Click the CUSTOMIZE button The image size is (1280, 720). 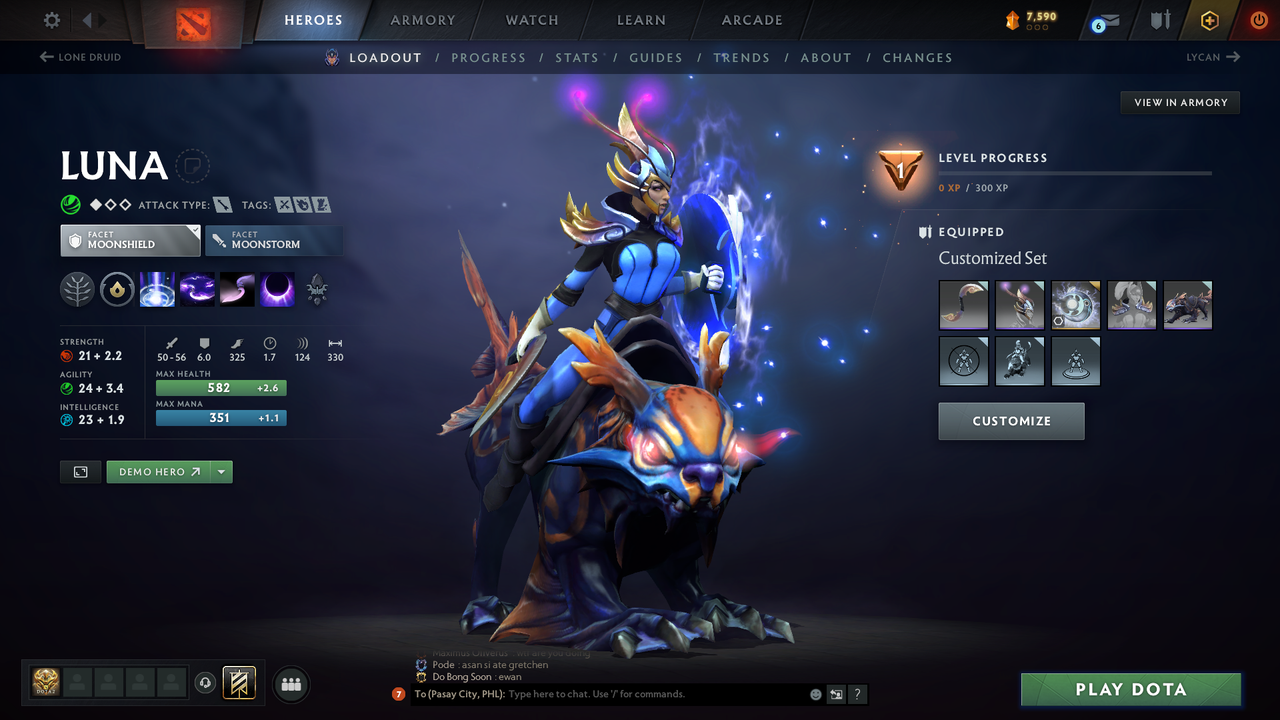coord(1011,421)
